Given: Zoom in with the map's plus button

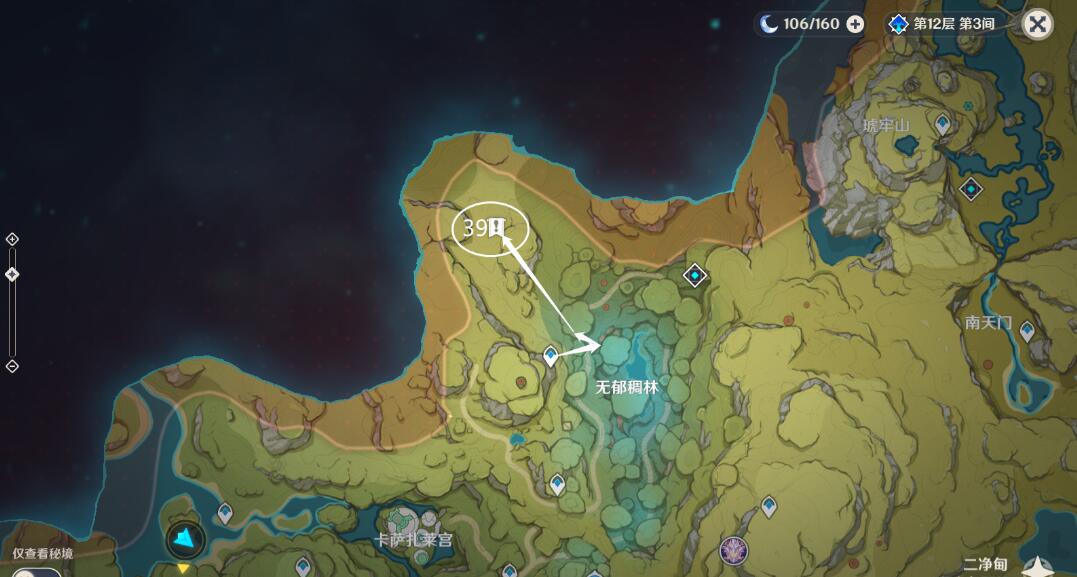Looking at the screenshot, I should 12,239.
